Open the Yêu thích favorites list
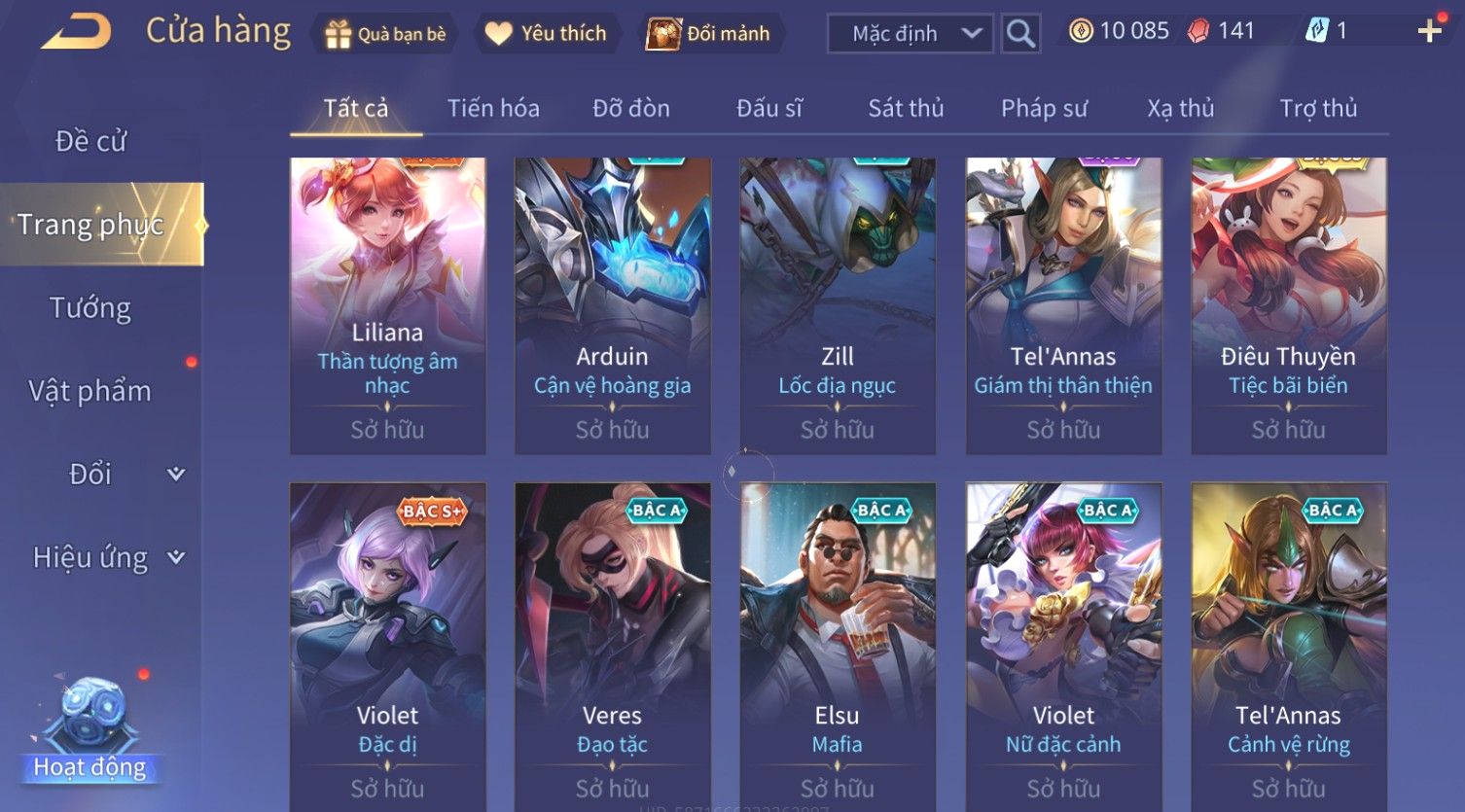 [x=547, y=34]
